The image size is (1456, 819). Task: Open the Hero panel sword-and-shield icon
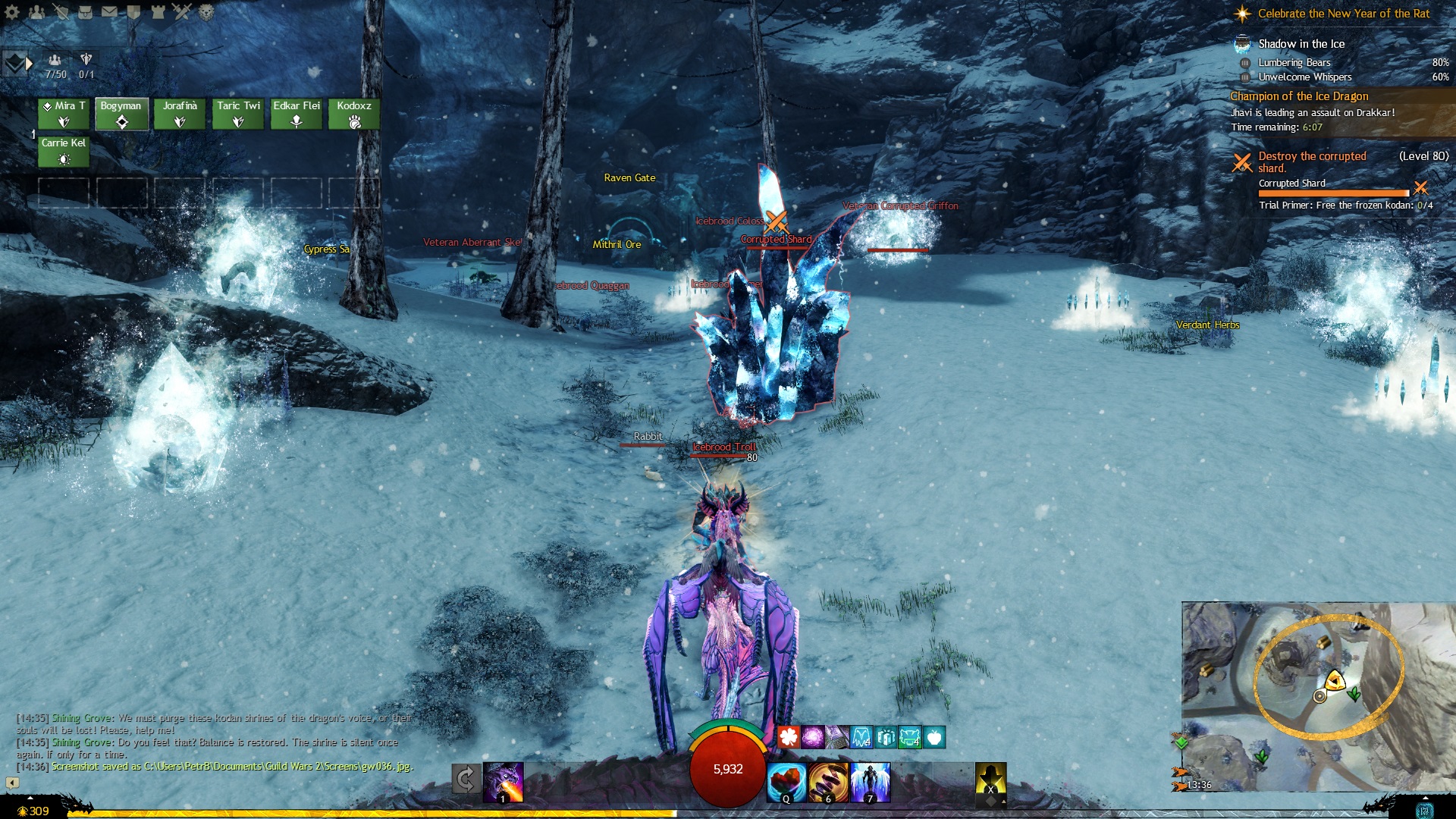pyautogui.click(x=61, y=12)
